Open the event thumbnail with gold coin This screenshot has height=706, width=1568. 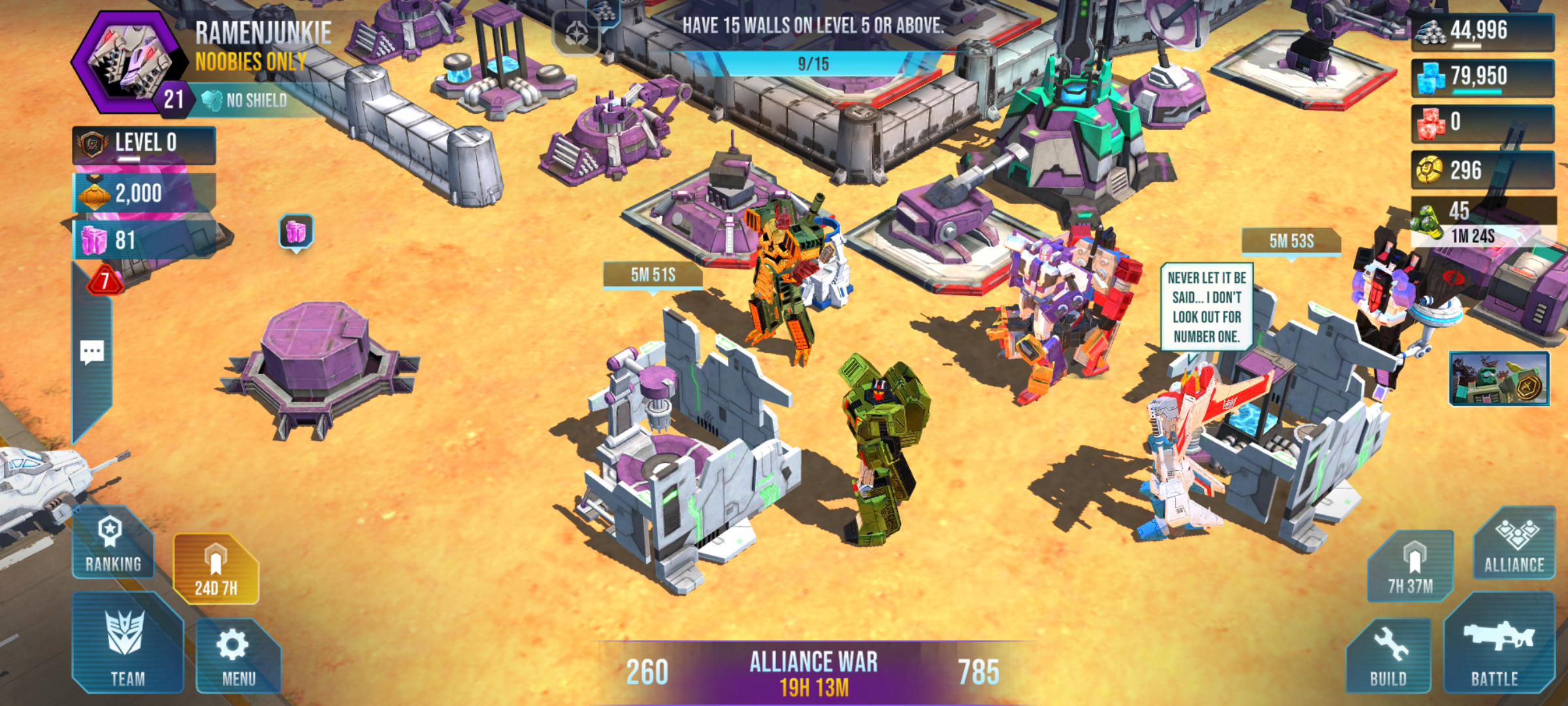coord(1499,379)
